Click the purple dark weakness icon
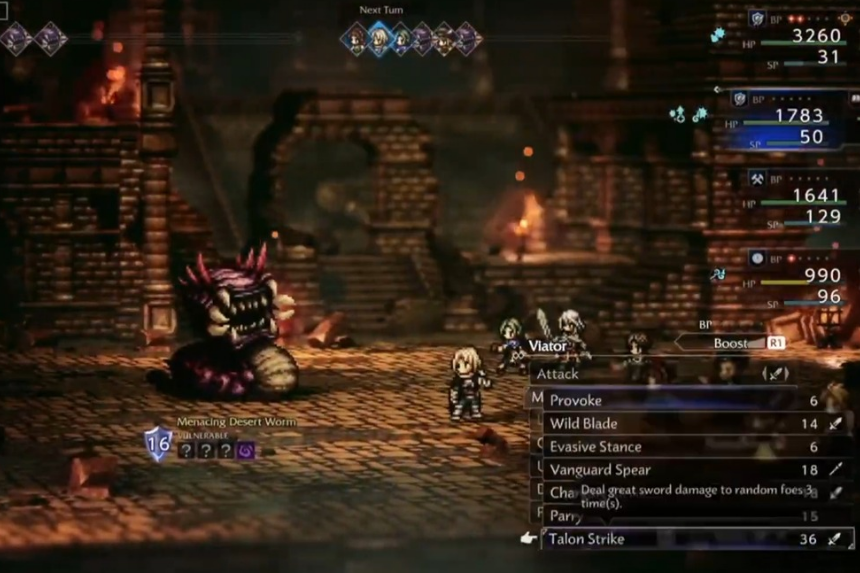The width and height of the screenshot is (860, 573). (x=245, y=451)
